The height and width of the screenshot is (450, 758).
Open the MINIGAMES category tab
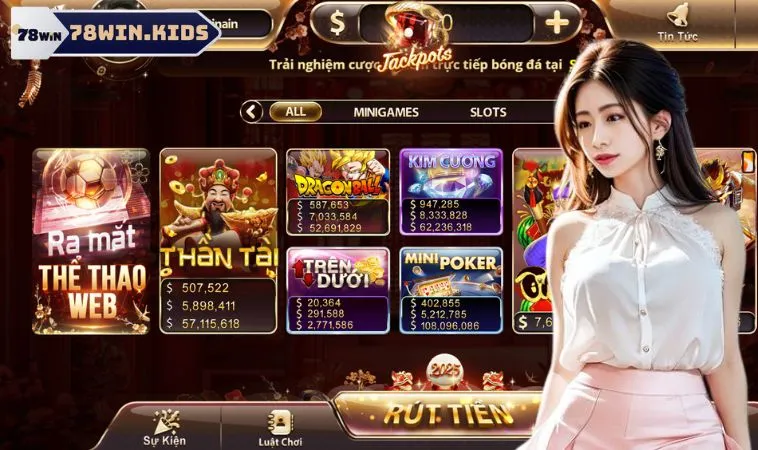pos(386,112)
